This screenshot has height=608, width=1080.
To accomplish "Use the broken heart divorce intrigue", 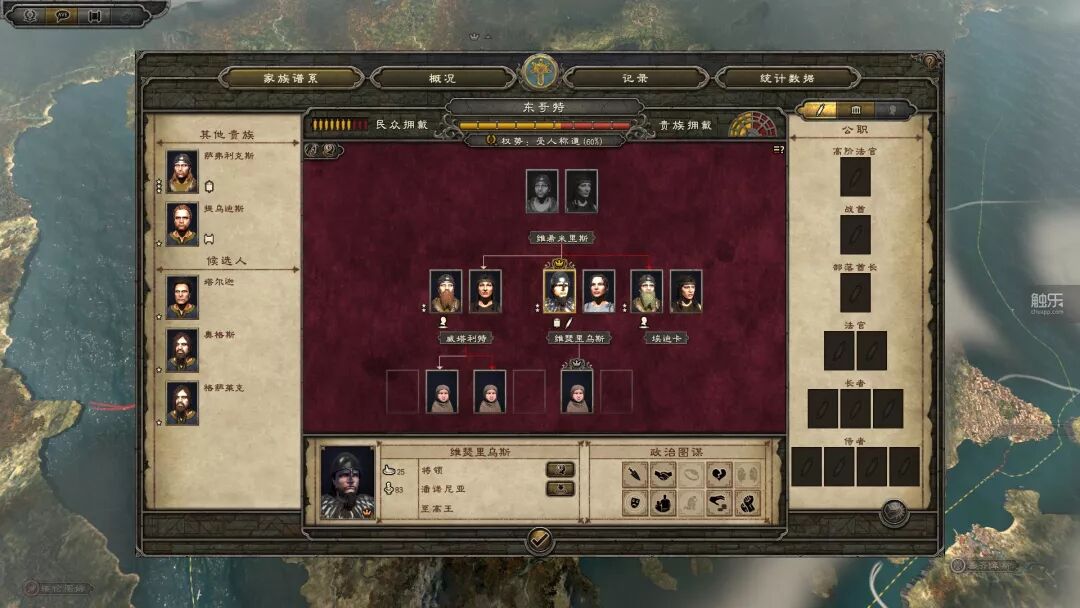I will click(719, 475).
